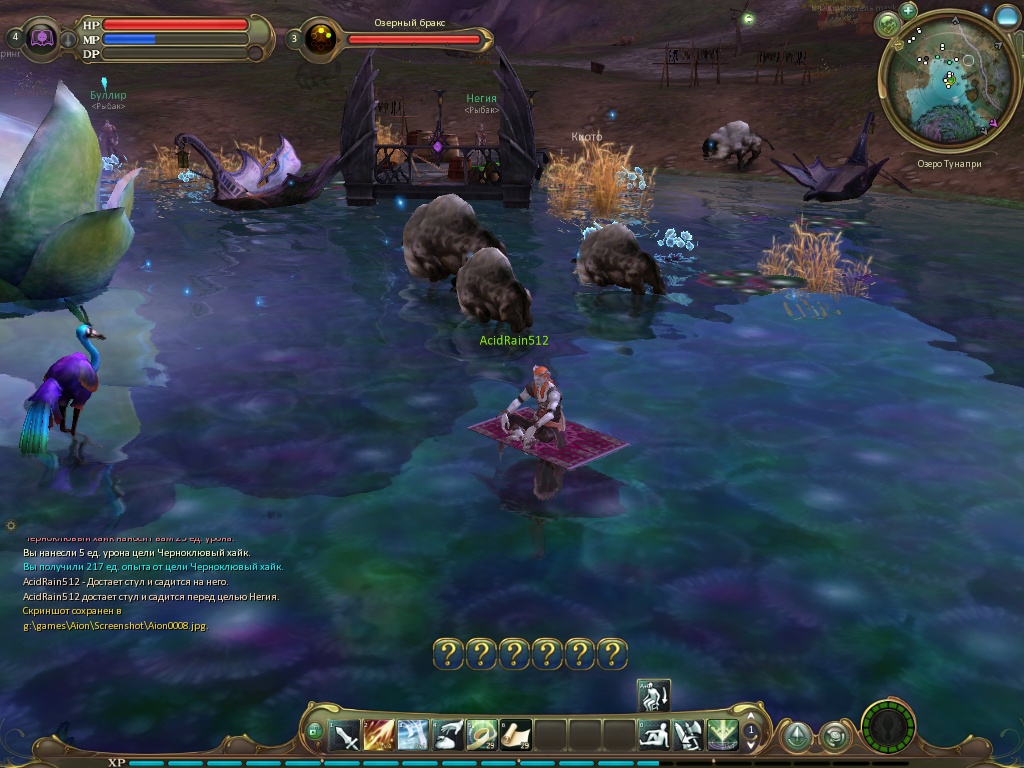Screen dimensions: 1024x768
Task: Activate the axe-and-armor skill icon
Action: 688,735
